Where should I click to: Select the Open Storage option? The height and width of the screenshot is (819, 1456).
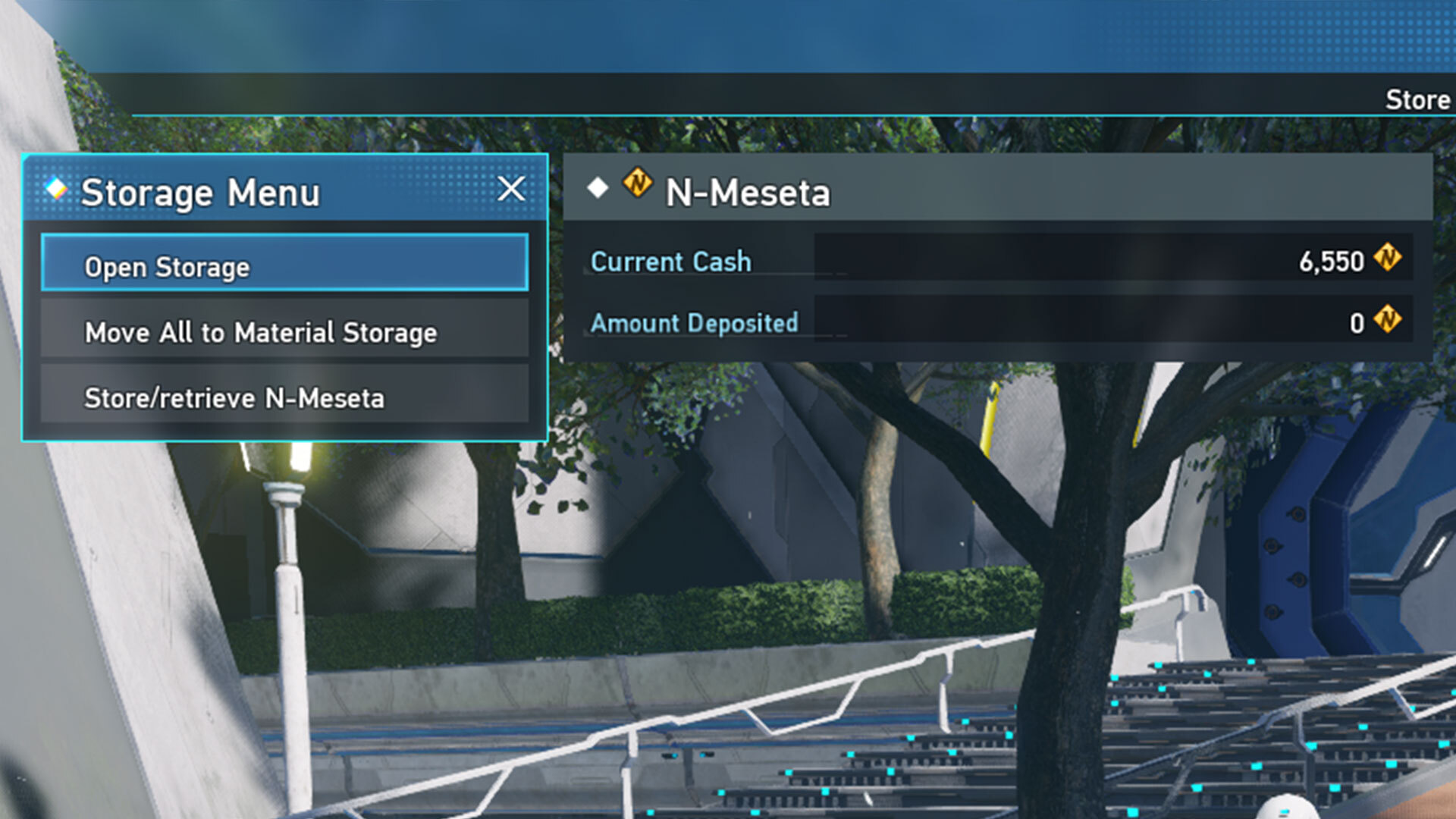pyautogui.click(x=284, y=266)
